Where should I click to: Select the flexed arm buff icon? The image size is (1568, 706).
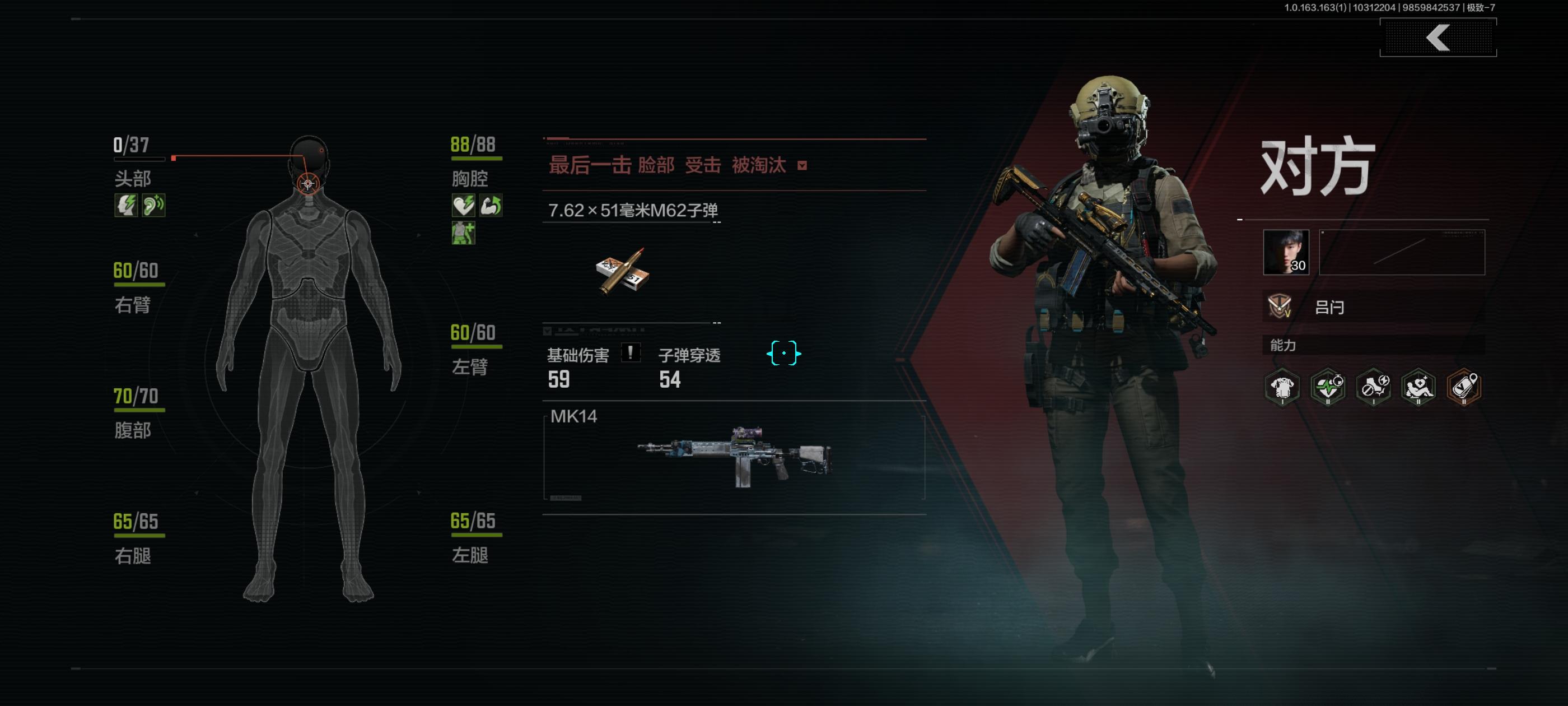[491, 206]
